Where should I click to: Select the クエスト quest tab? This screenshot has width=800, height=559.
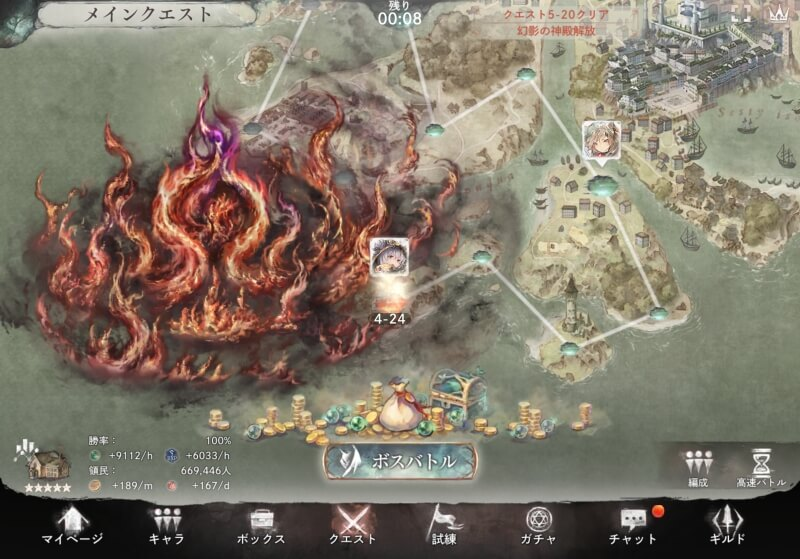coord(355,525)
